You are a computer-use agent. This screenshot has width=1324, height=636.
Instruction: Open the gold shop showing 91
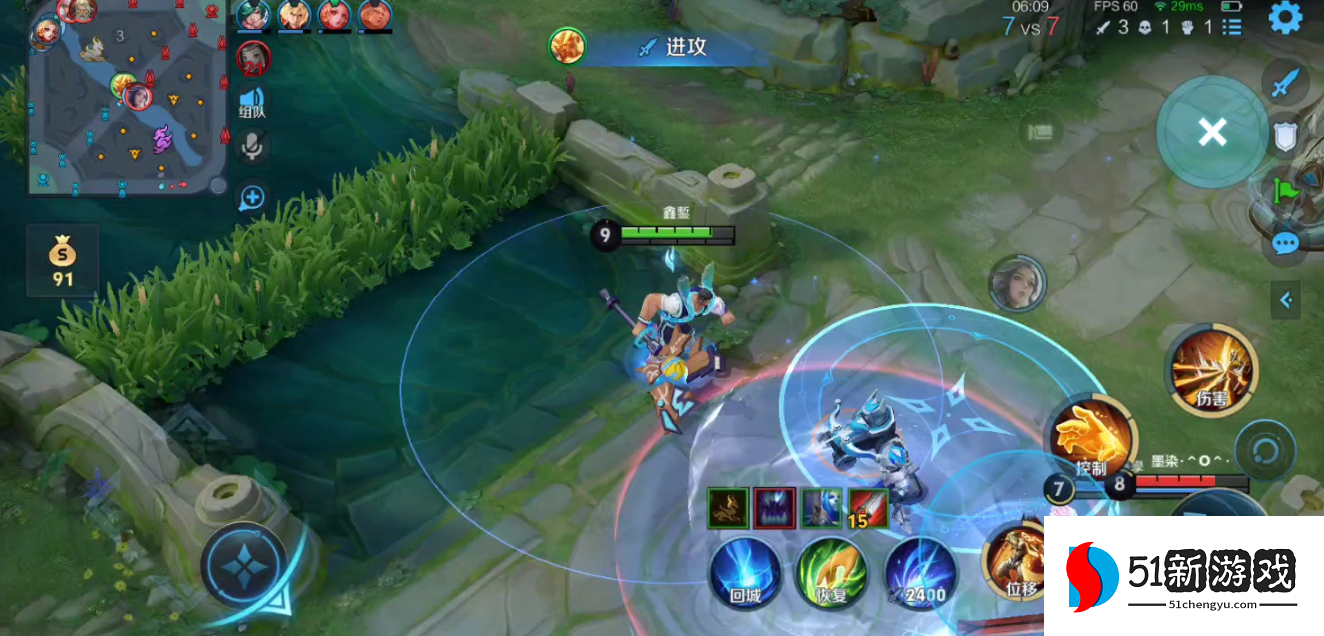(x=63, y=261)
